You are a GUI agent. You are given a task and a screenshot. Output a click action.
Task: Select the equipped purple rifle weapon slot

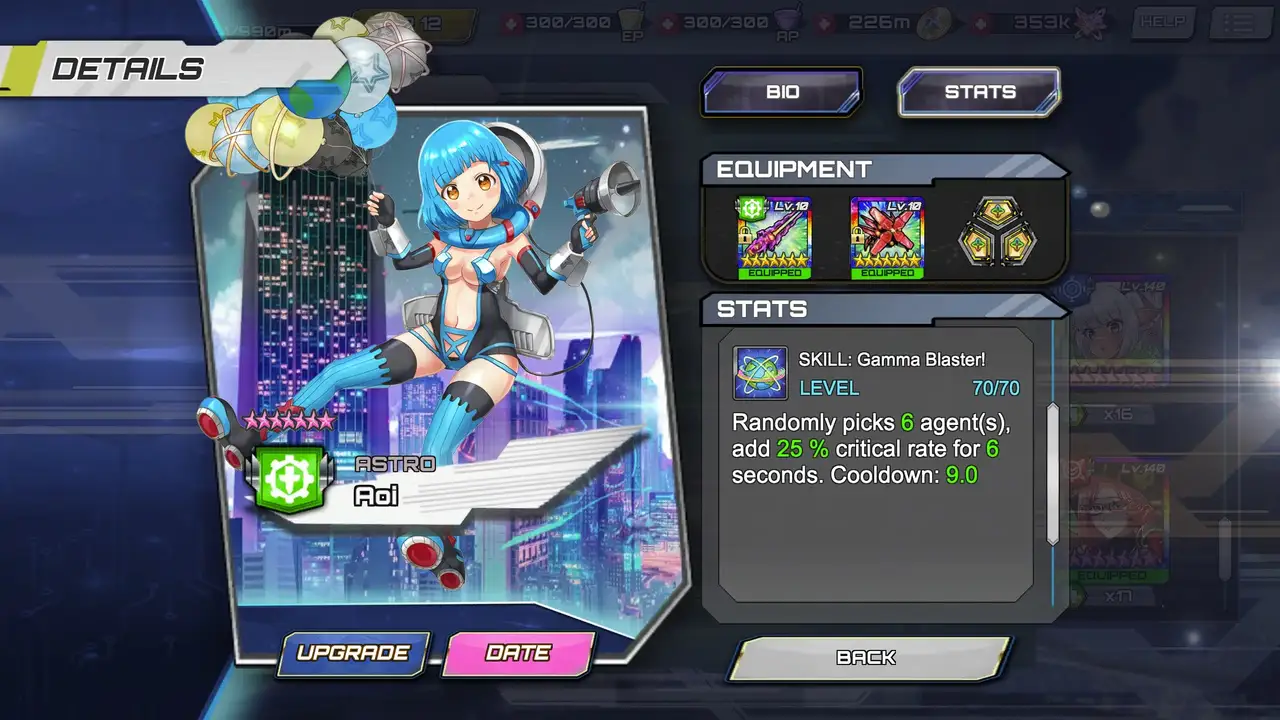(774, 237)
